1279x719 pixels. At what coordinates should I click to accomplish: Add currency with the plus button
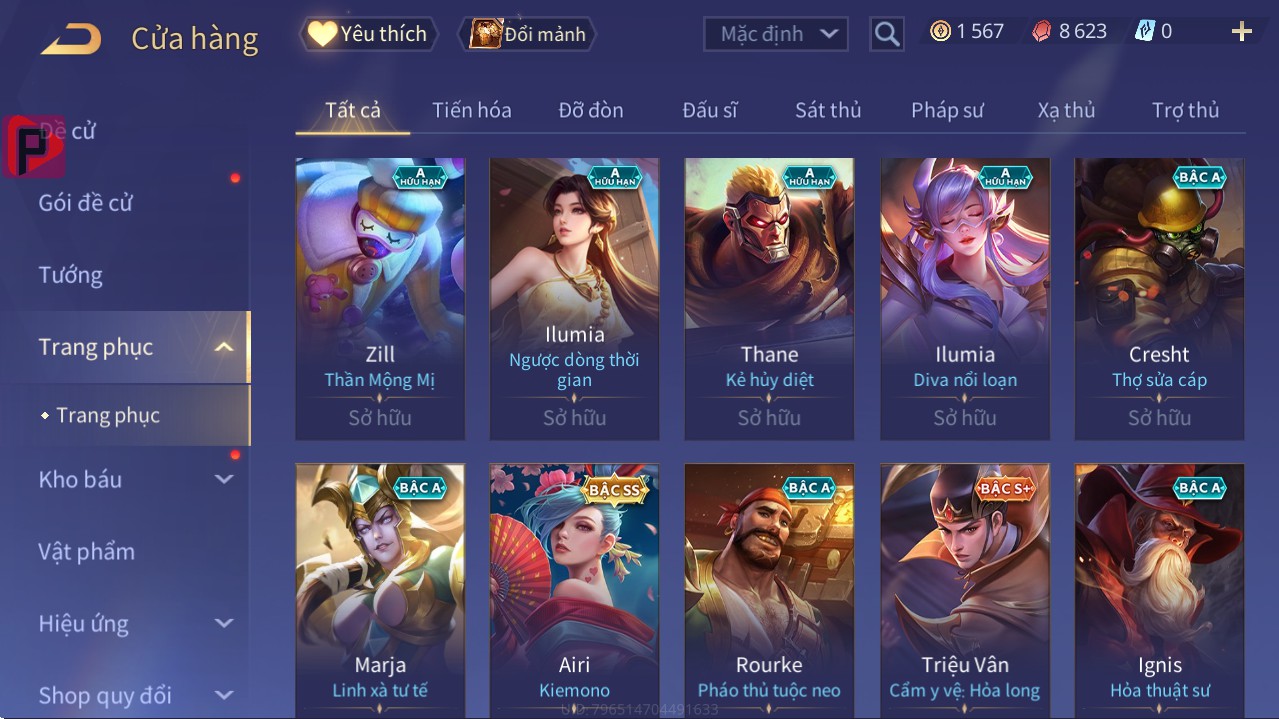[x=1241, y=32]
